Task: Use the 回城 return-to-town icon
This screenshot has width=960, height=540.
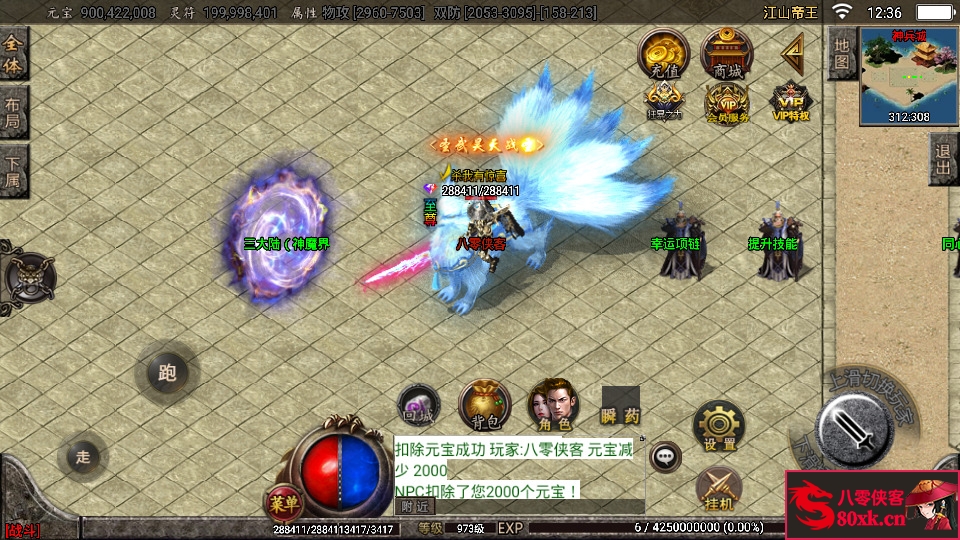Action: tap(416, 405)
